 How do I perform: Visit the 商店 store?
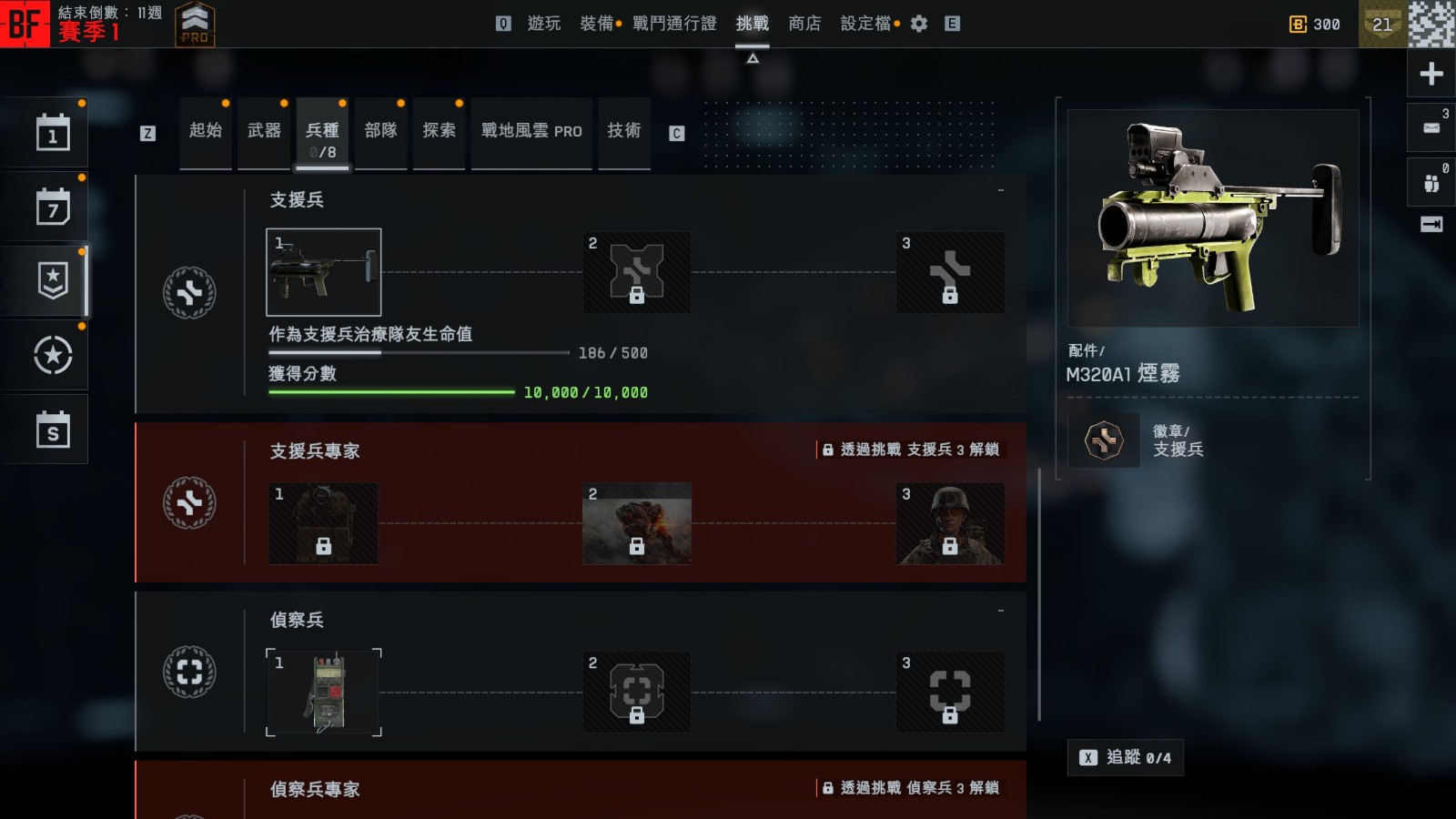[x=804, y=24]
